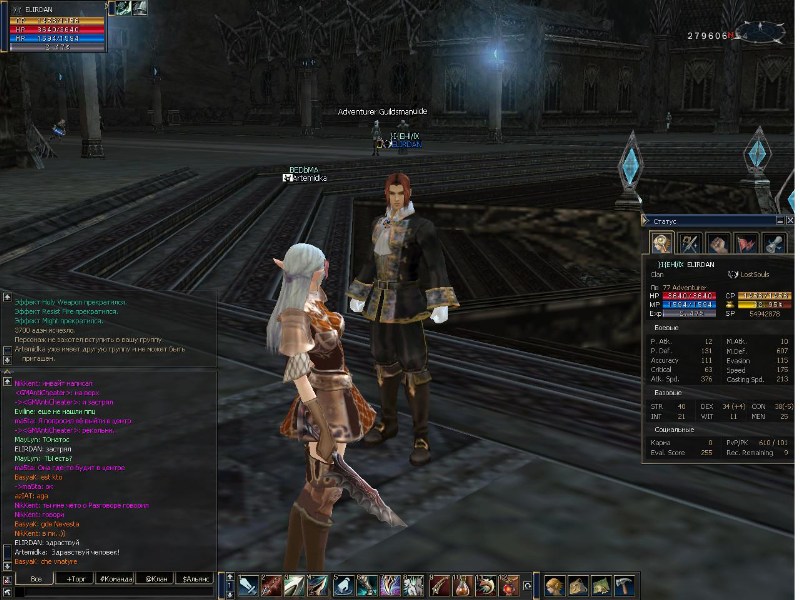The image size is (800, 600).
Task: Open the $Альянс alliance chat tab
Action: [195, 579]
